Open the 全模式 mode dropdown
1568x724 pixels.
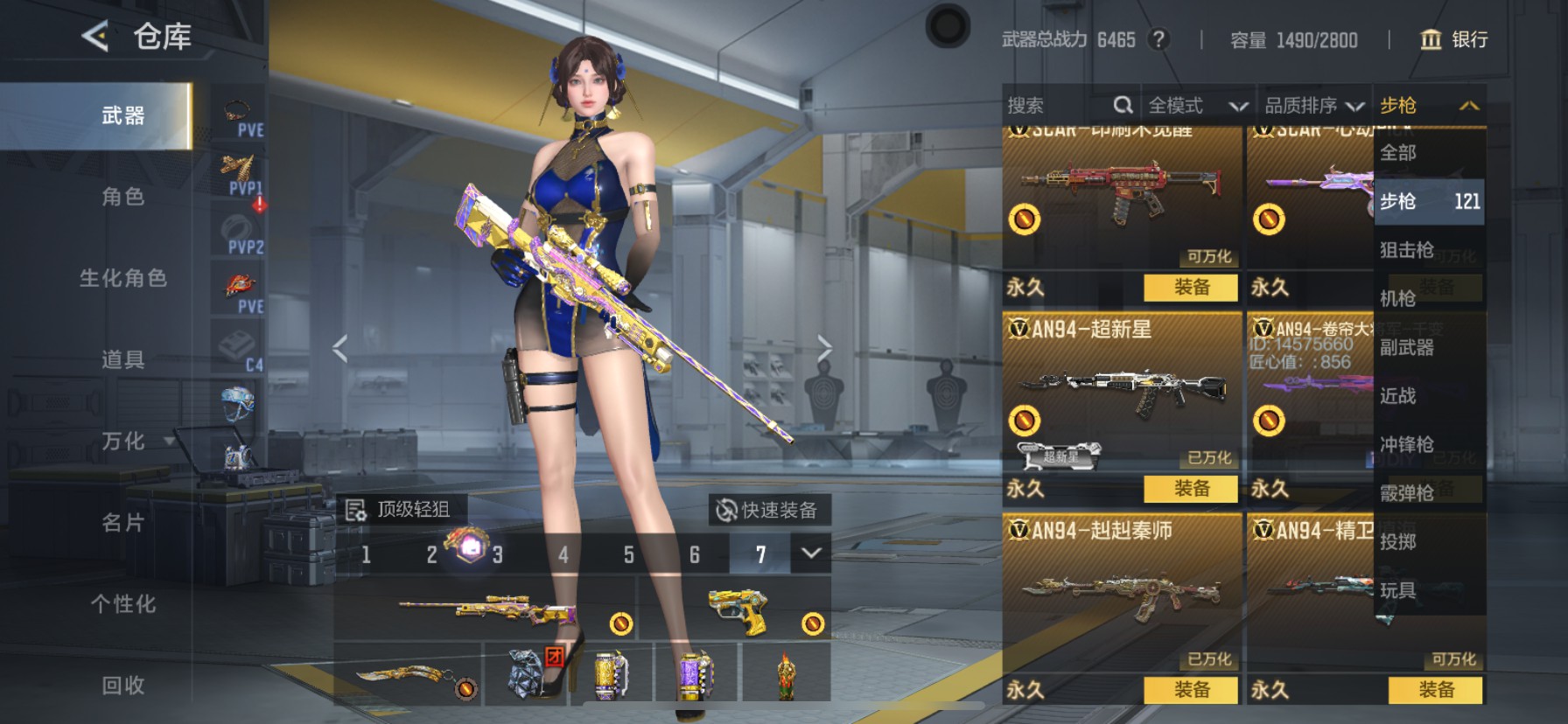1197,106
